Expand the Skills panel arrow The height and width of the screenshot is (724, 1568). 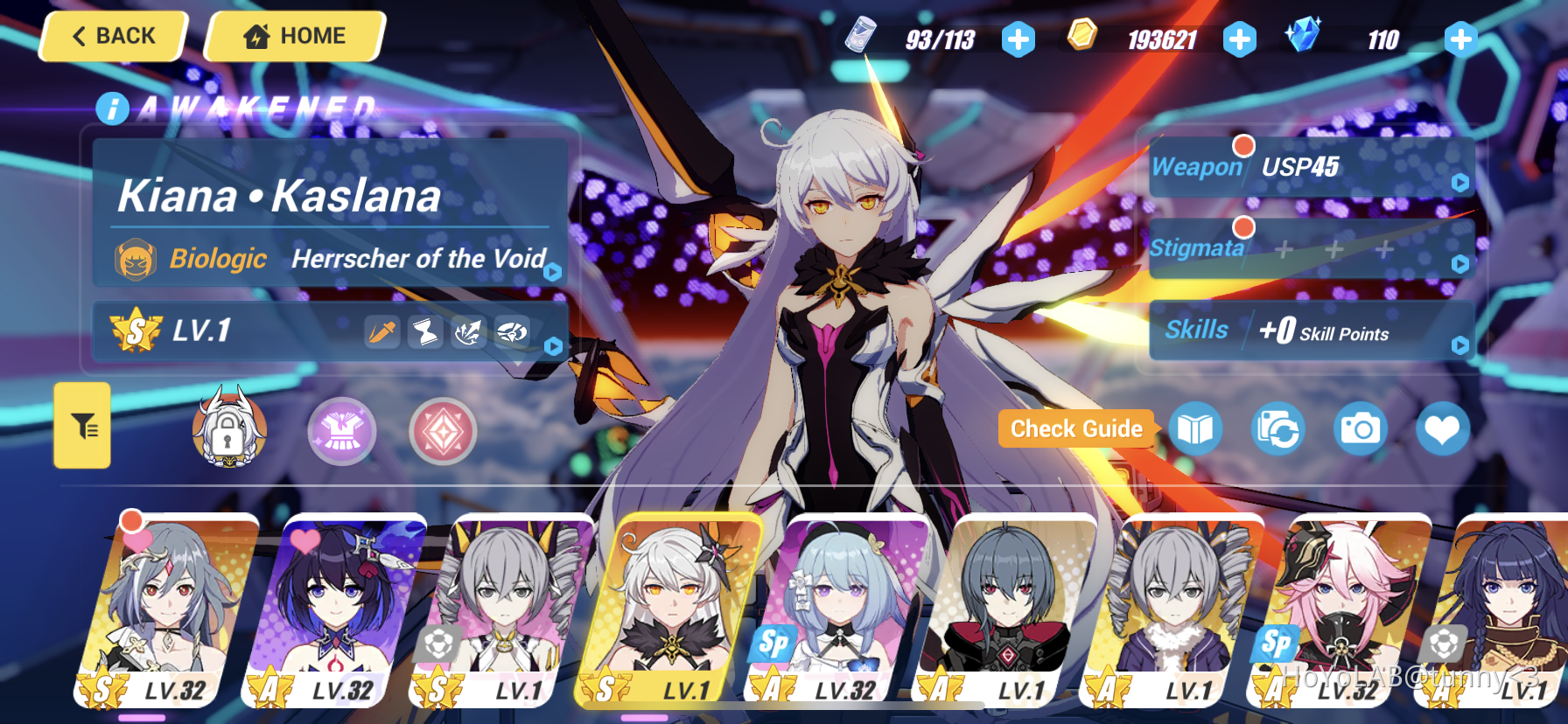coord(1458,345)
